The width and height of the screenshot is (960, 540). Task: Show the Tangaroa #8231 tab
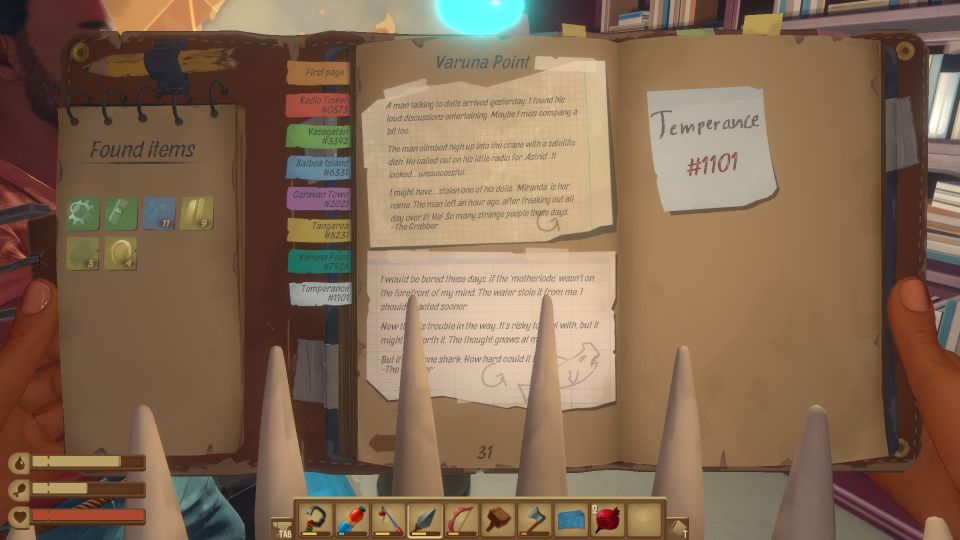[x=317, y=230]
